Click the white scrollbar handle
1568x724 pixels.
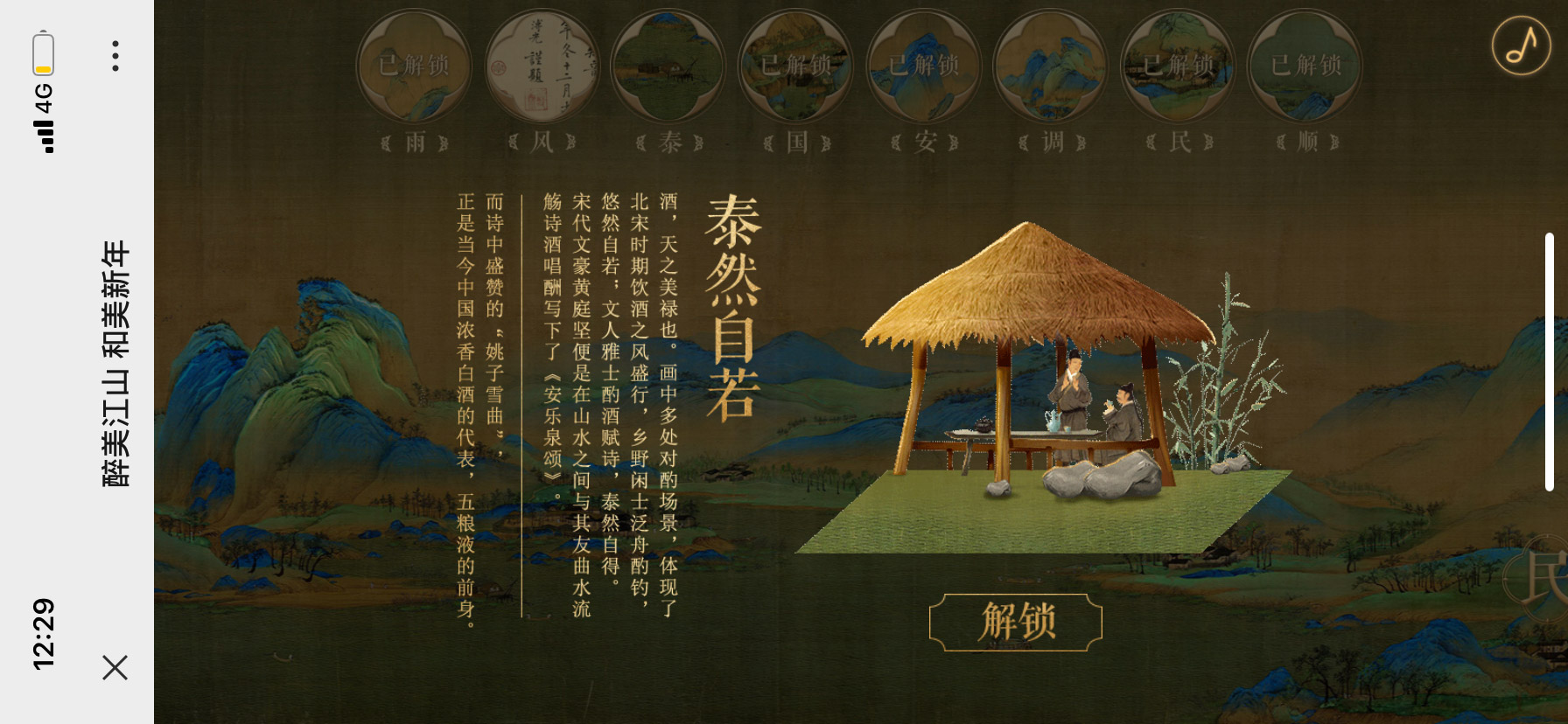[x=1549, y=361]
